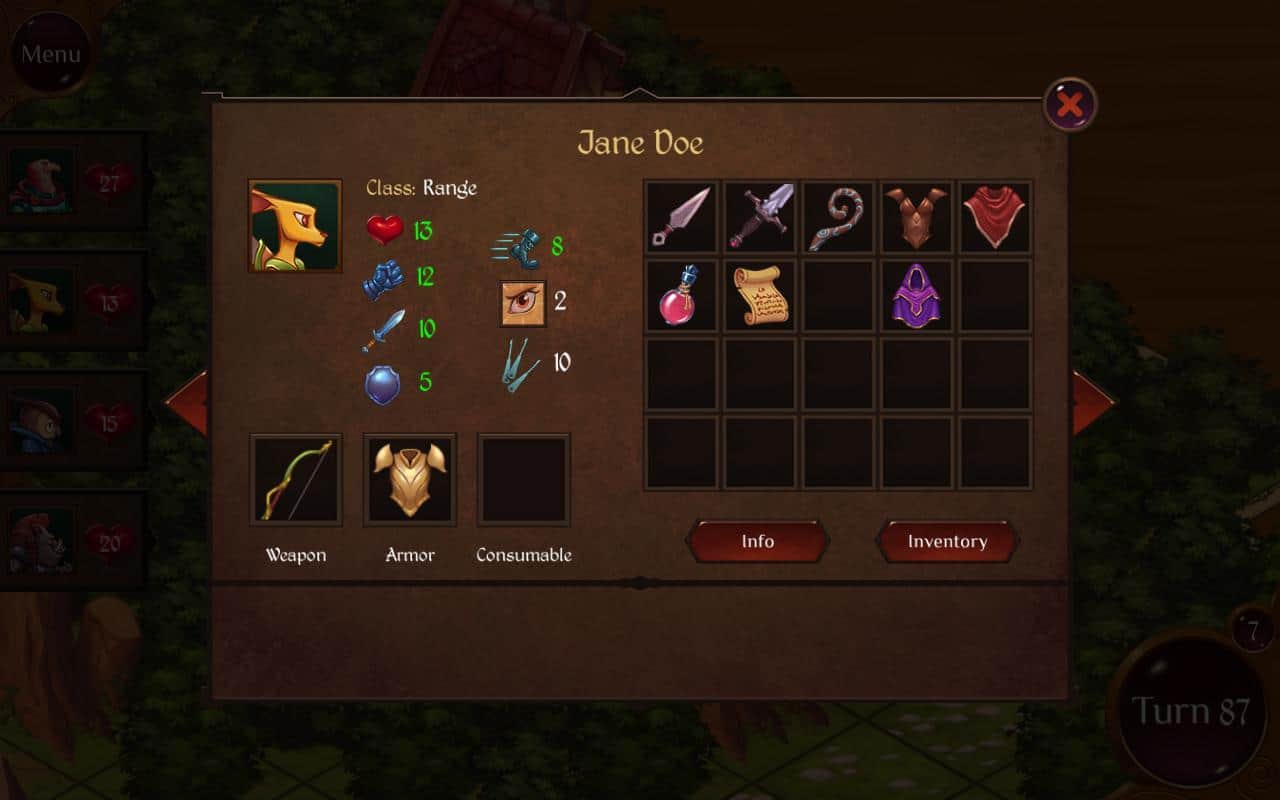Select the kunai dagger item
Screen dimensions: 1280x800
681,217
